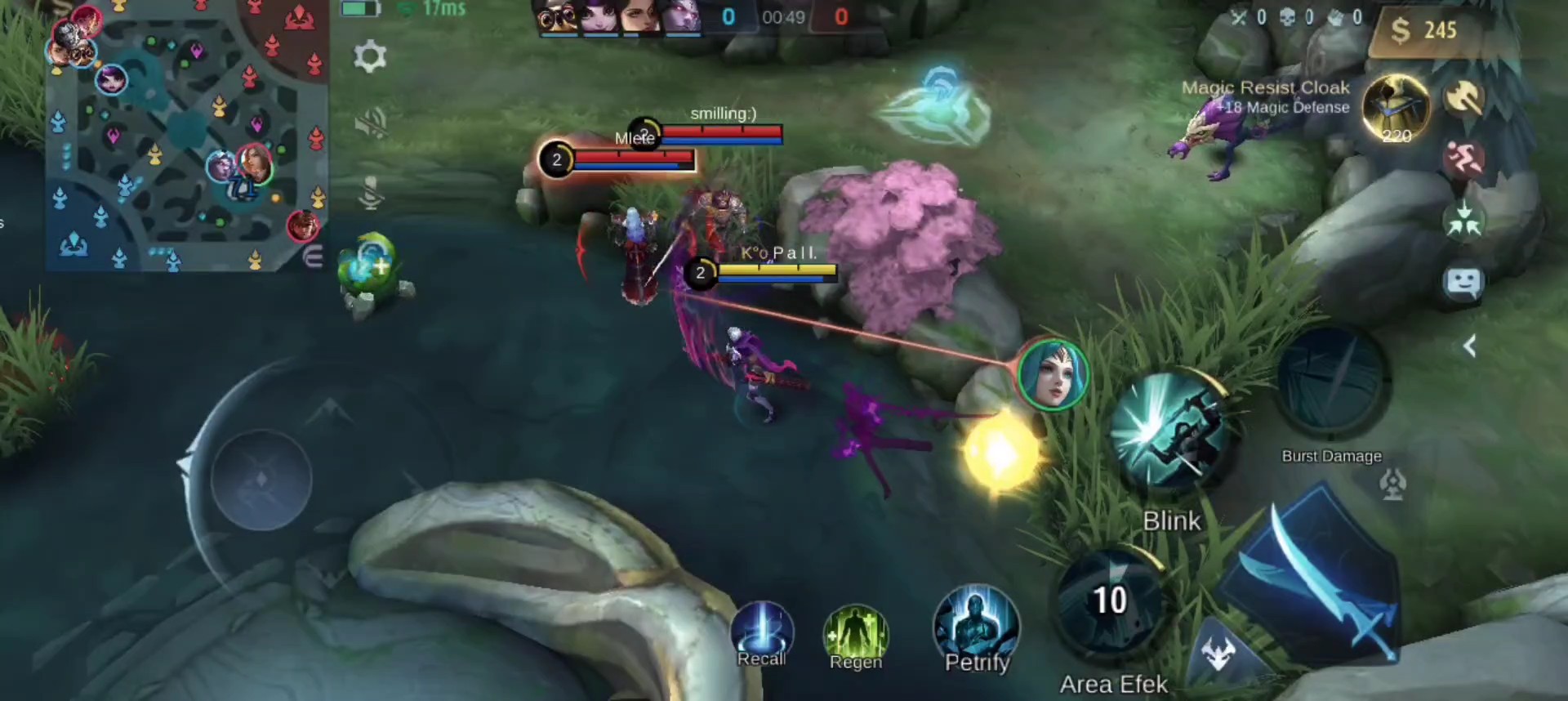Perform a basic attack with the sword button
Screen dimensions: 1568x701
click(1315, 580)
